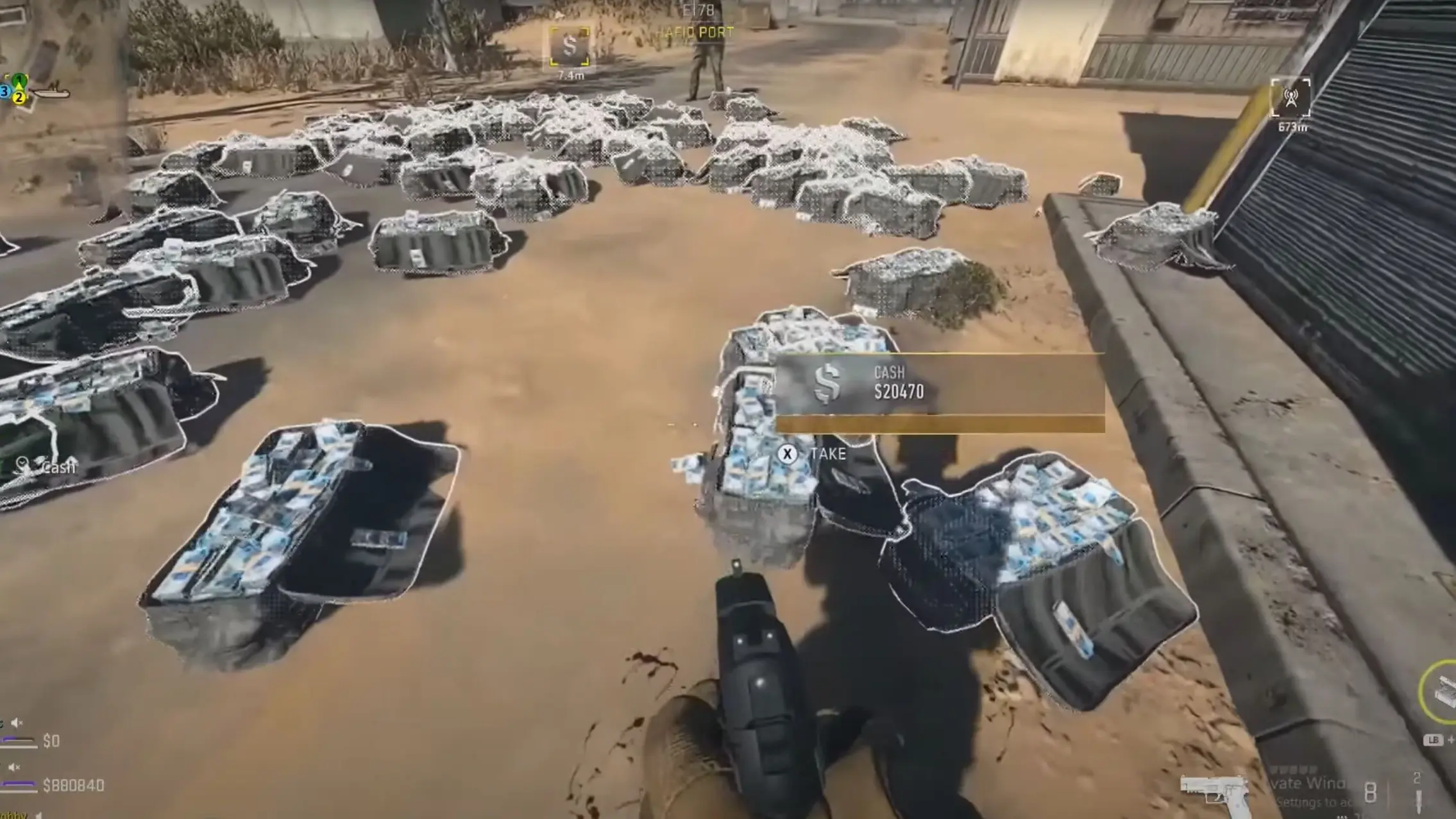
Task: Expand squad member 2 marker on the minimap
Action: click(x=19, y=97)
